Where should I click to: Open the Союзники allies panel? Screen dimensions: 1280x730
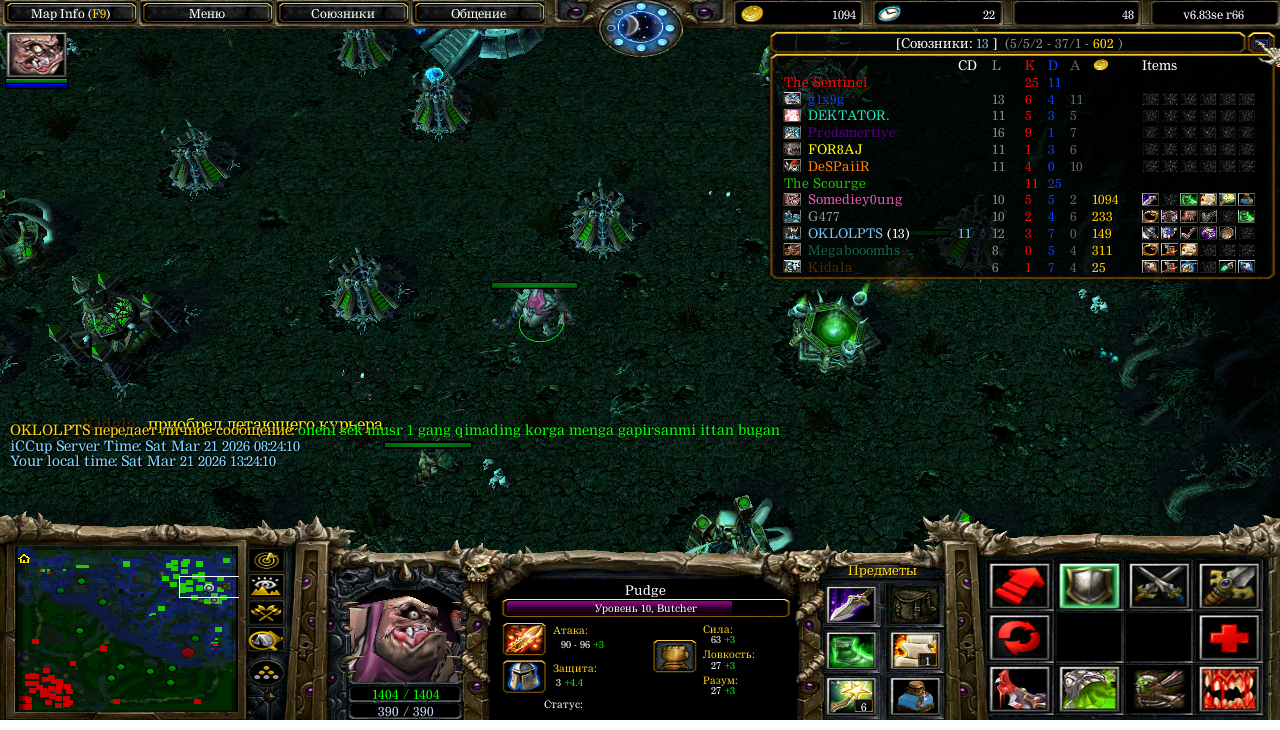[x=343, y=14]
